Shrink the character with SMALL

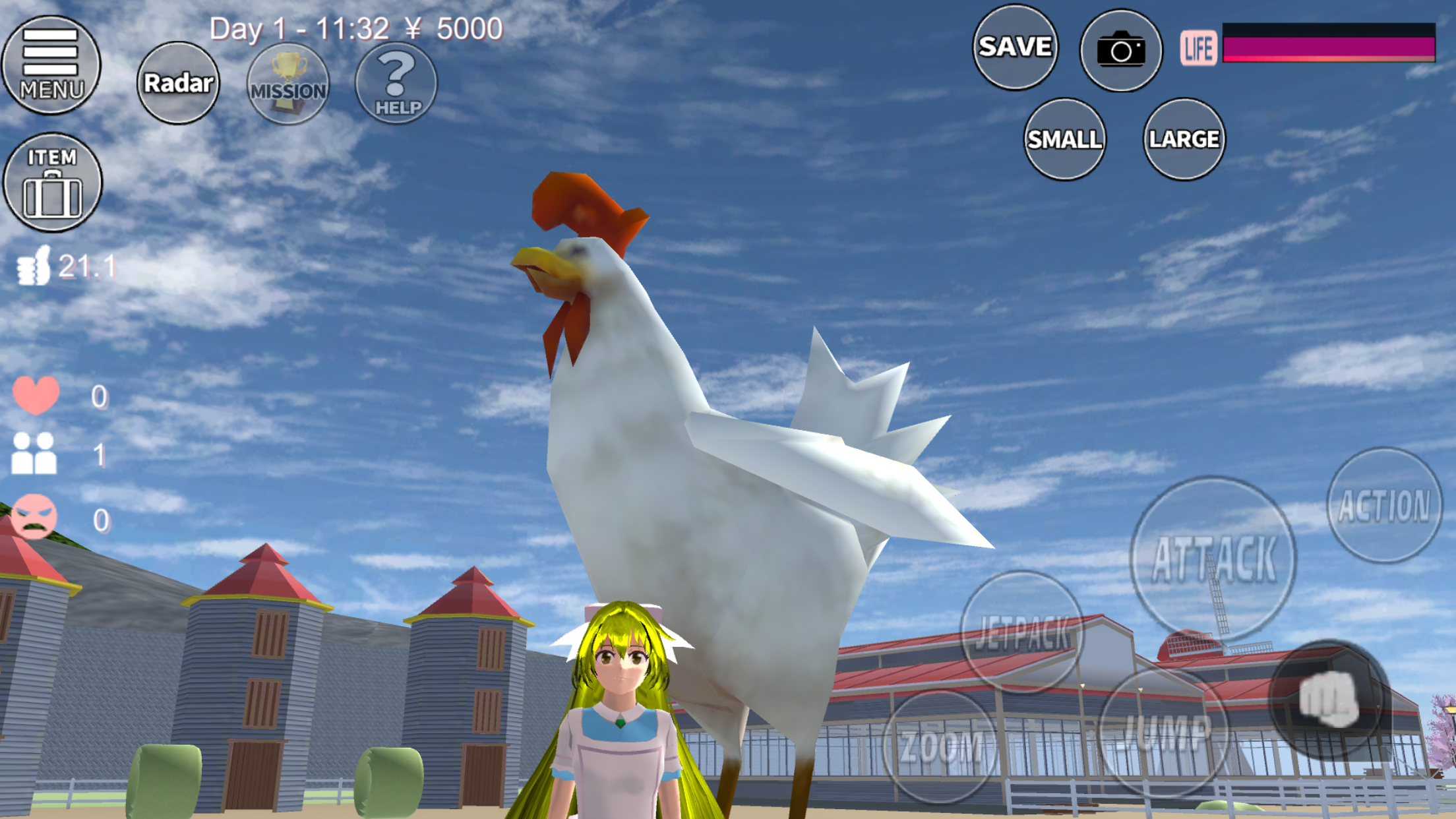point(1064,139)
